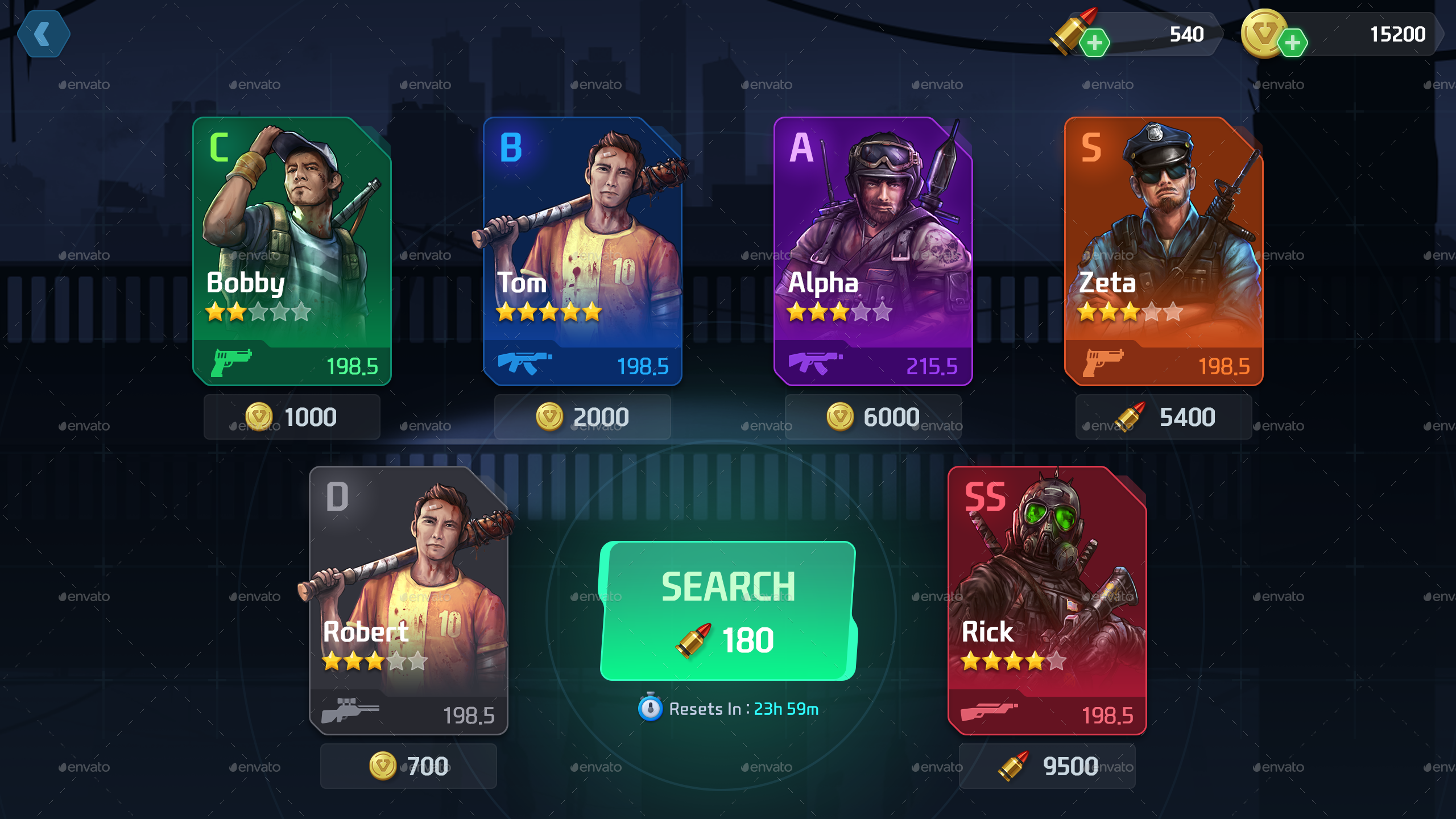The height and width of the screenshot is (819, 1456).
Task: Buy Tom for 2000 coins
Action: (x=582, y=417)
